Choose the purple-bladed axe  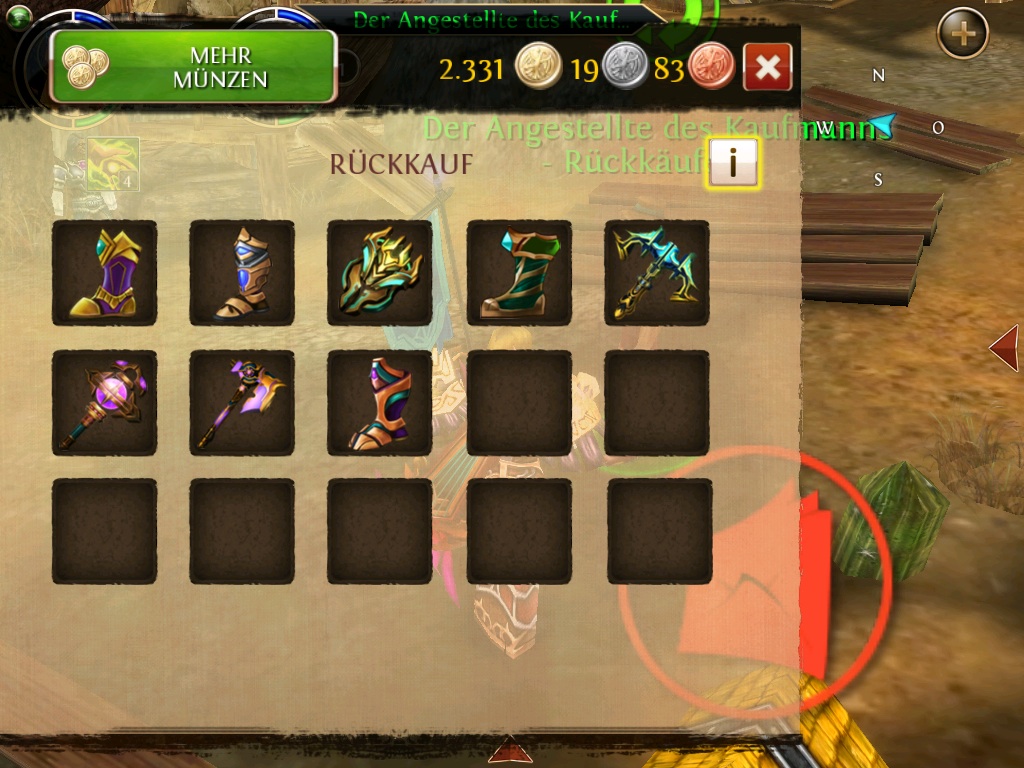click(x=242, y=403)
